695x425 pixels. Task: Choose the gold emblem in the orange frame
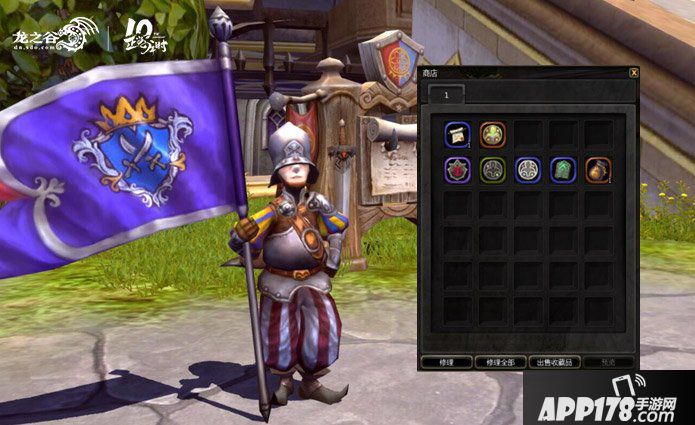(493, 134)
